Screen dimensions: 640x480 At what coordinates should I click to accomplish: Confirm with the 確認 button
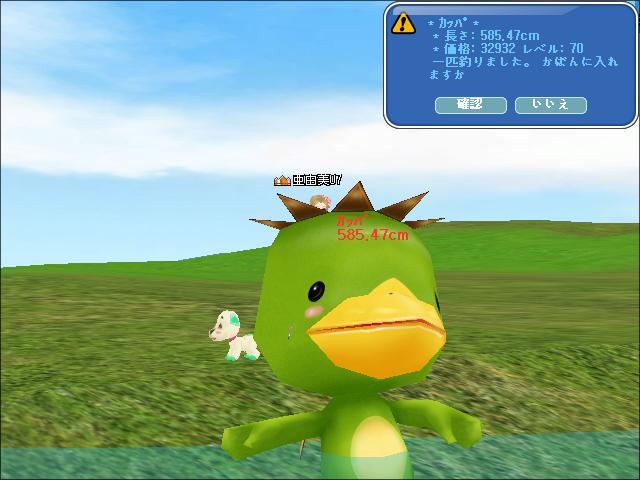(470, 104)
